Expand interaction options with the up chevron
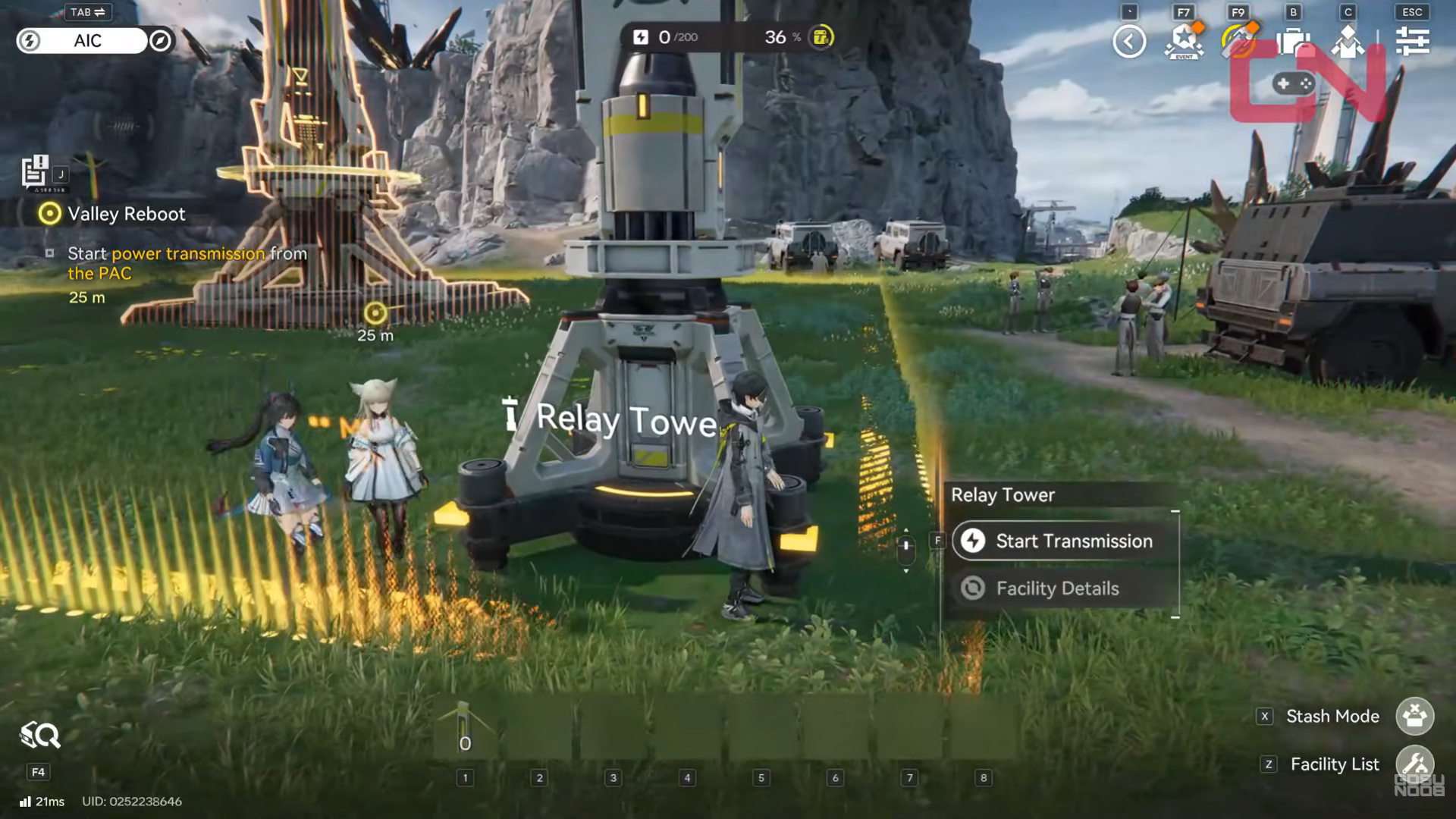The image size is (1456, 819). click(x=907, y=531)
